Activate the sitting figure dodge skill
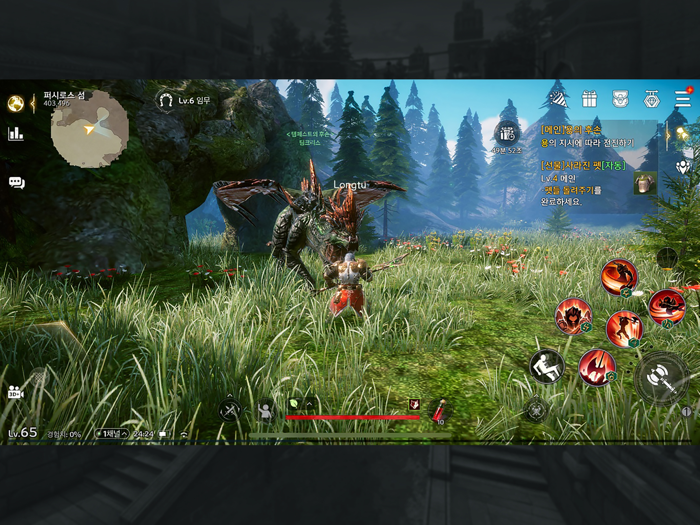 (546, 365)
